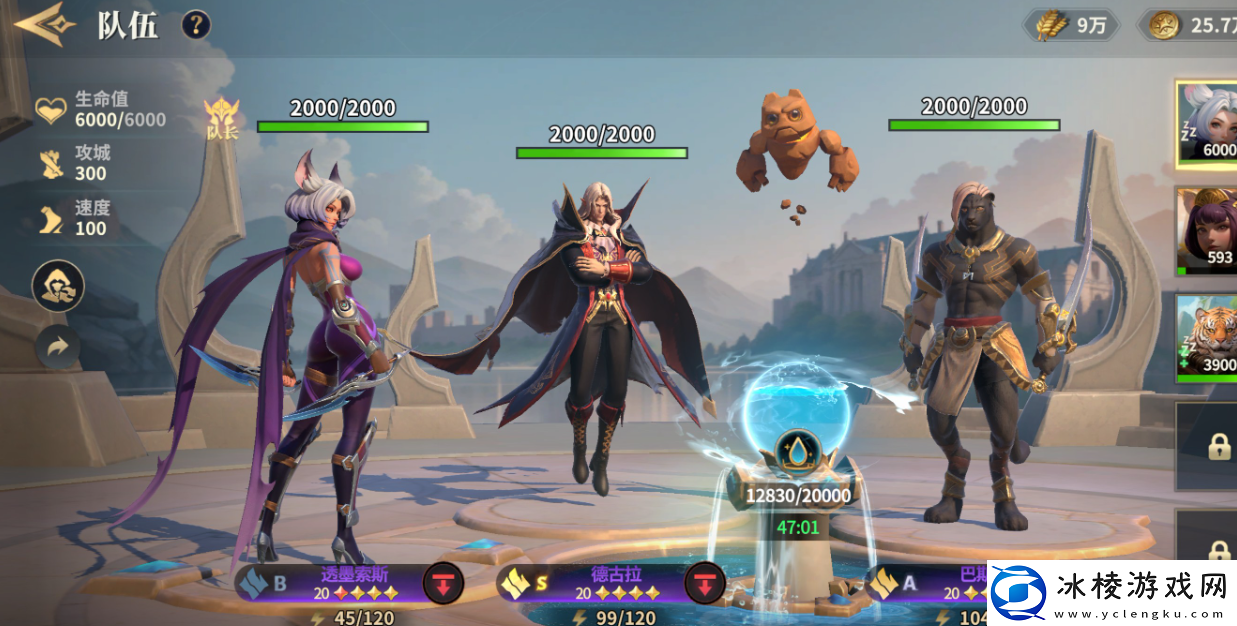Click the curved share arrow button

pos(58,347)
